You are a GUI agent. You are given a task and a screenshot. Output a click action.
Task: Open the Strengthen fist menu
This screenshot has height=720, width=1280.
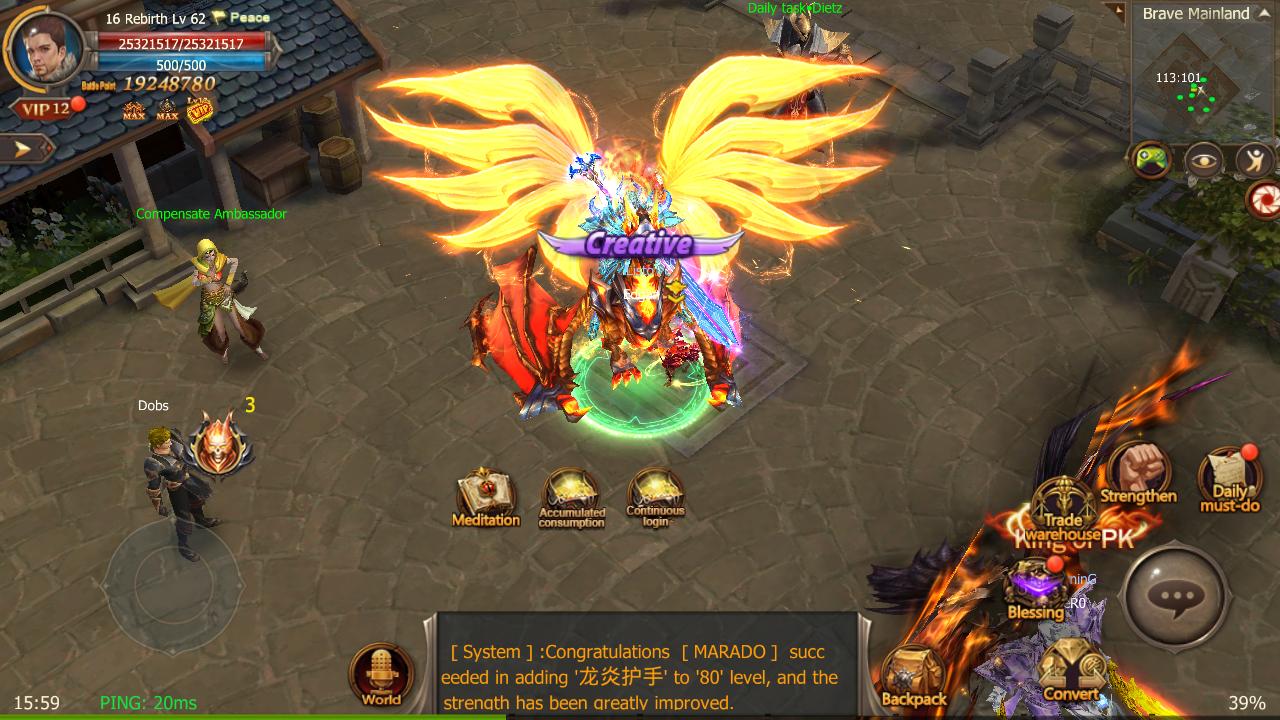pos(1138,472)
